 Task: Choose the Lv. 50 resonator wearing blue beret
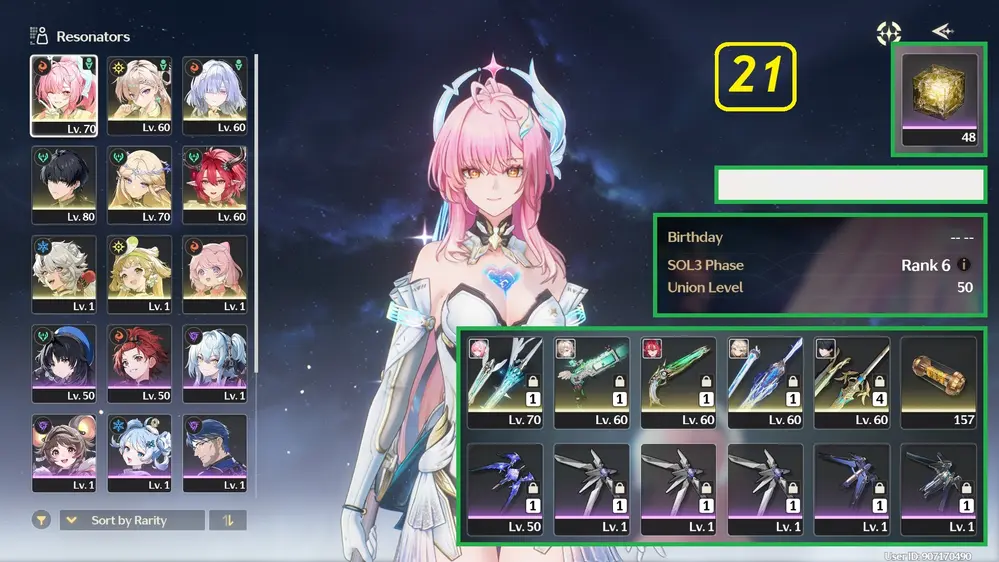64,363
